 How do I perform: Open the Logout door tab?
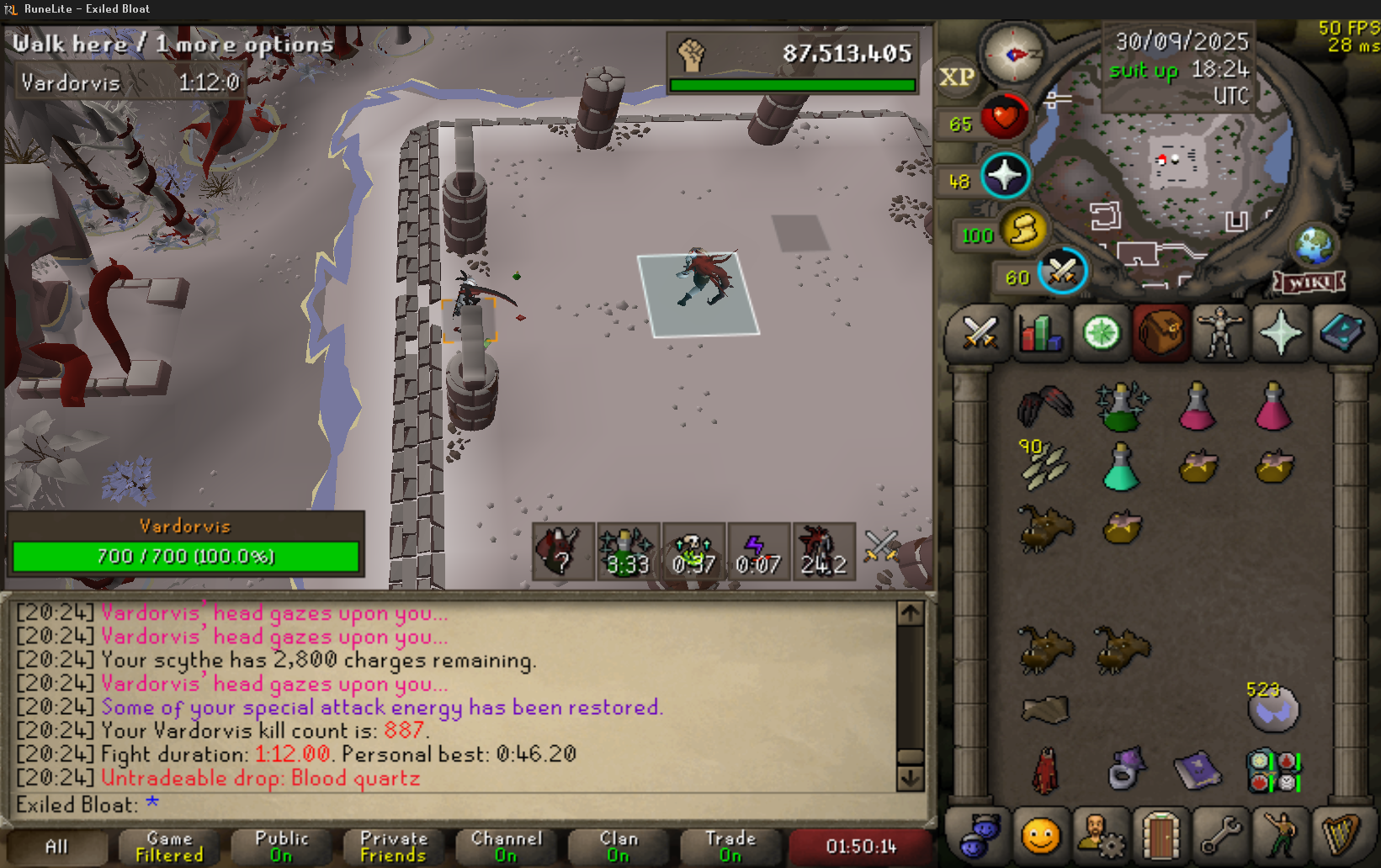tap(1160, 836)
